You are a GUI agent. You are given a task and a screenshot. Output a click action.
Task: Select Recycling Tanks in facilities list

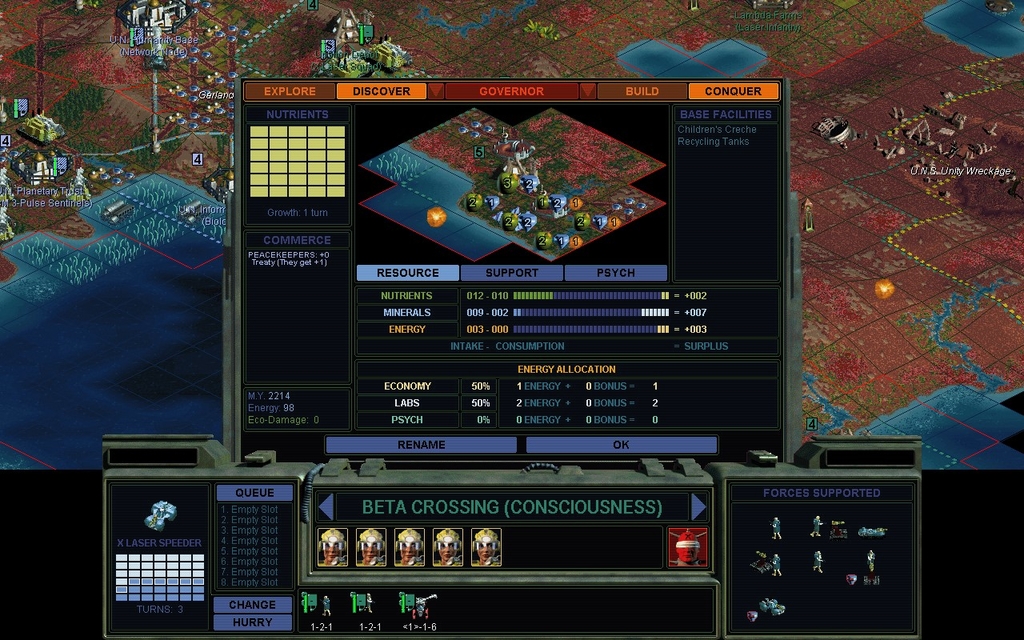point(713,142)
